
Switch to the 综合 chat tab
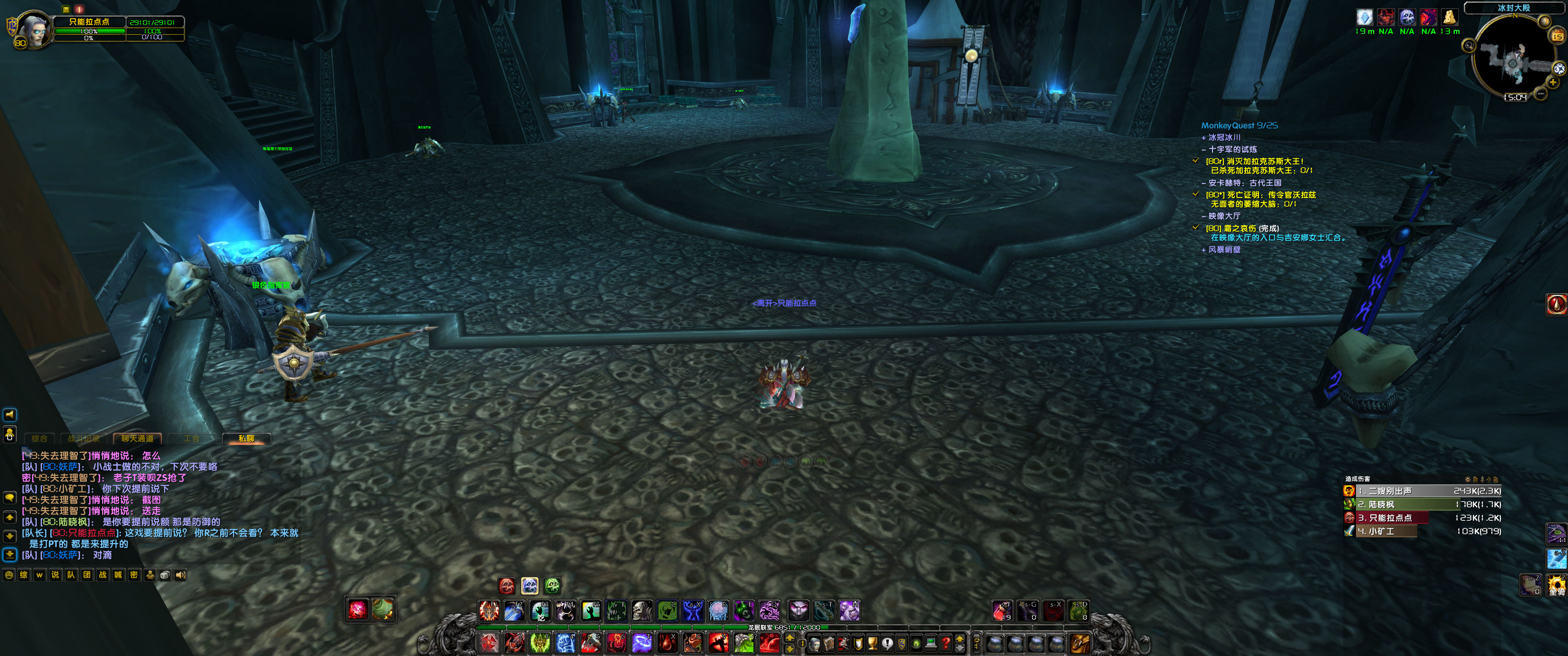click(39, 438)
